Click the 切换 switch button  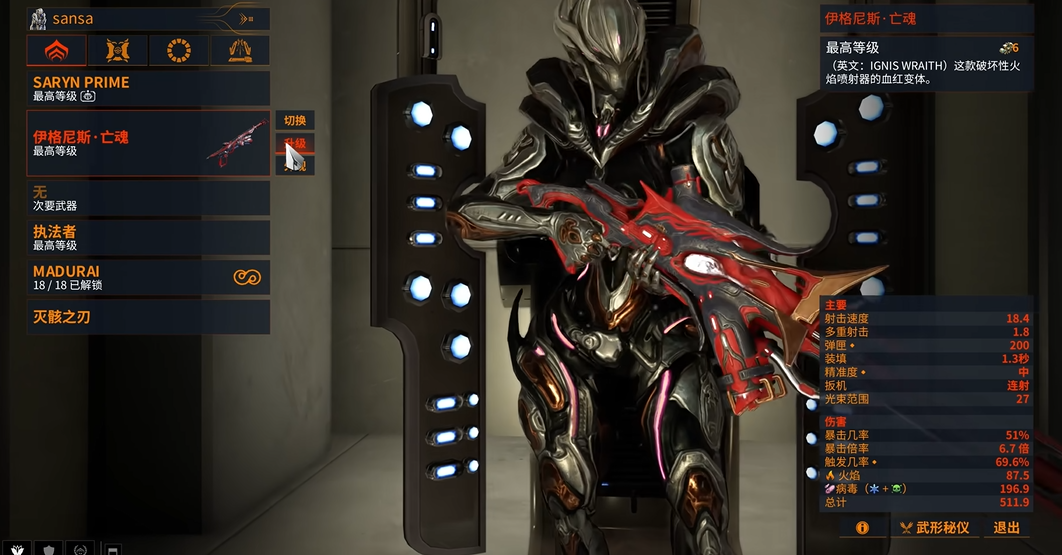295,120
